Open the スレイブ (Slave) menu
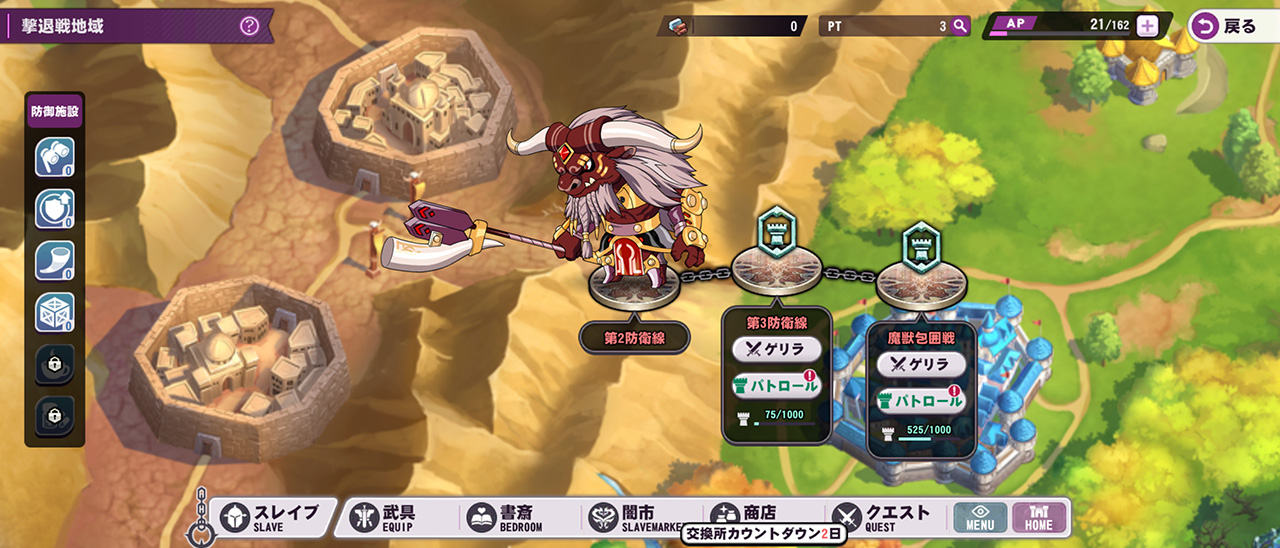Screen dimensions: 1280x548 tap(270, 517)
